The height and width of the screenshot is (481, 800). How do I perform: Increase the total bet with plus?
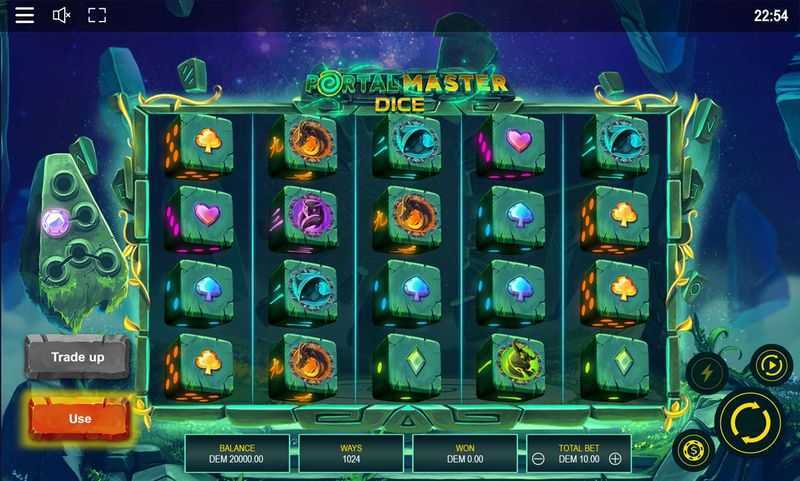coord(615,459)
